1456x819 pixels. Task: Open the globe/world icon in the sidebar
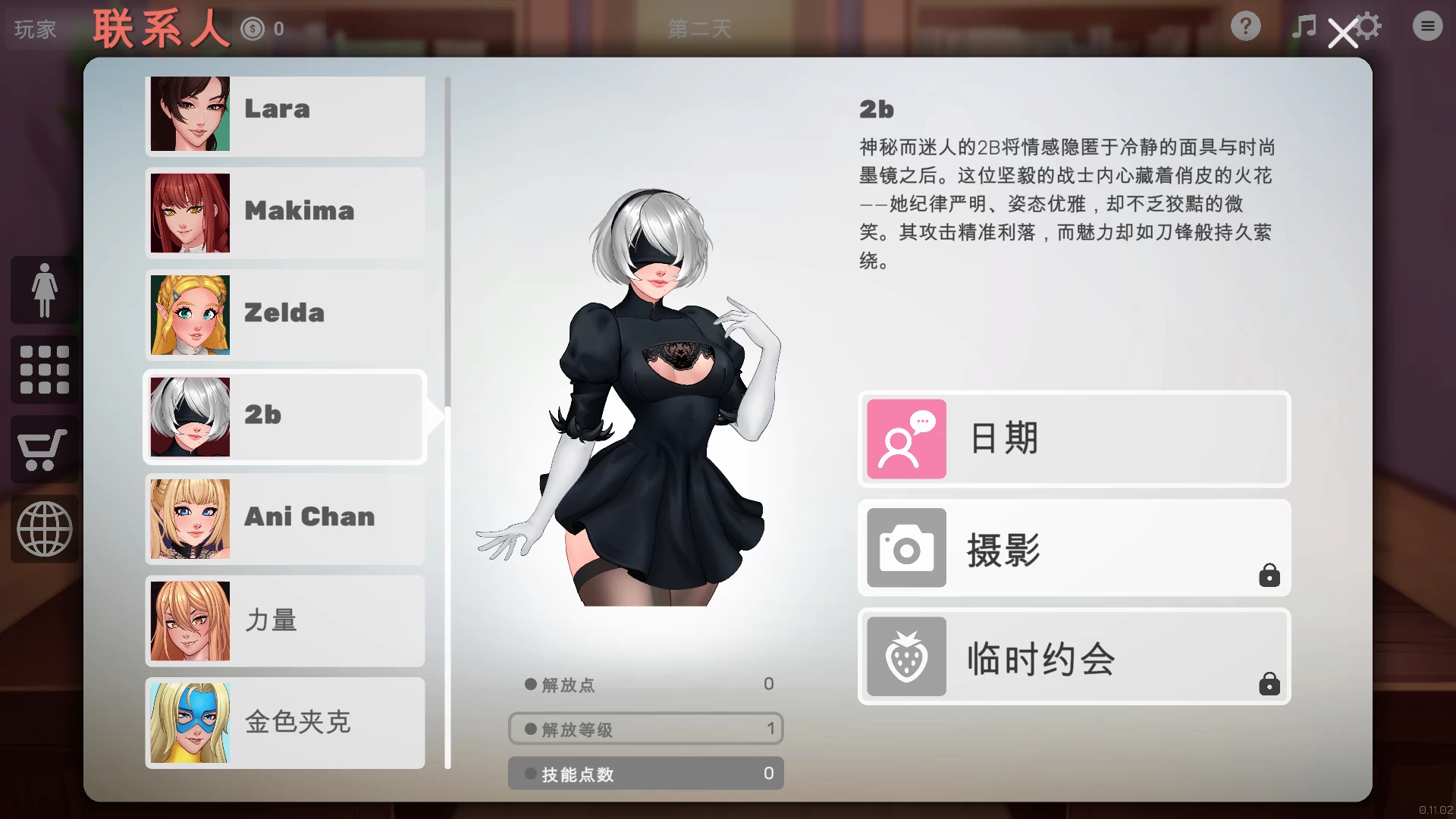point(43,529)
